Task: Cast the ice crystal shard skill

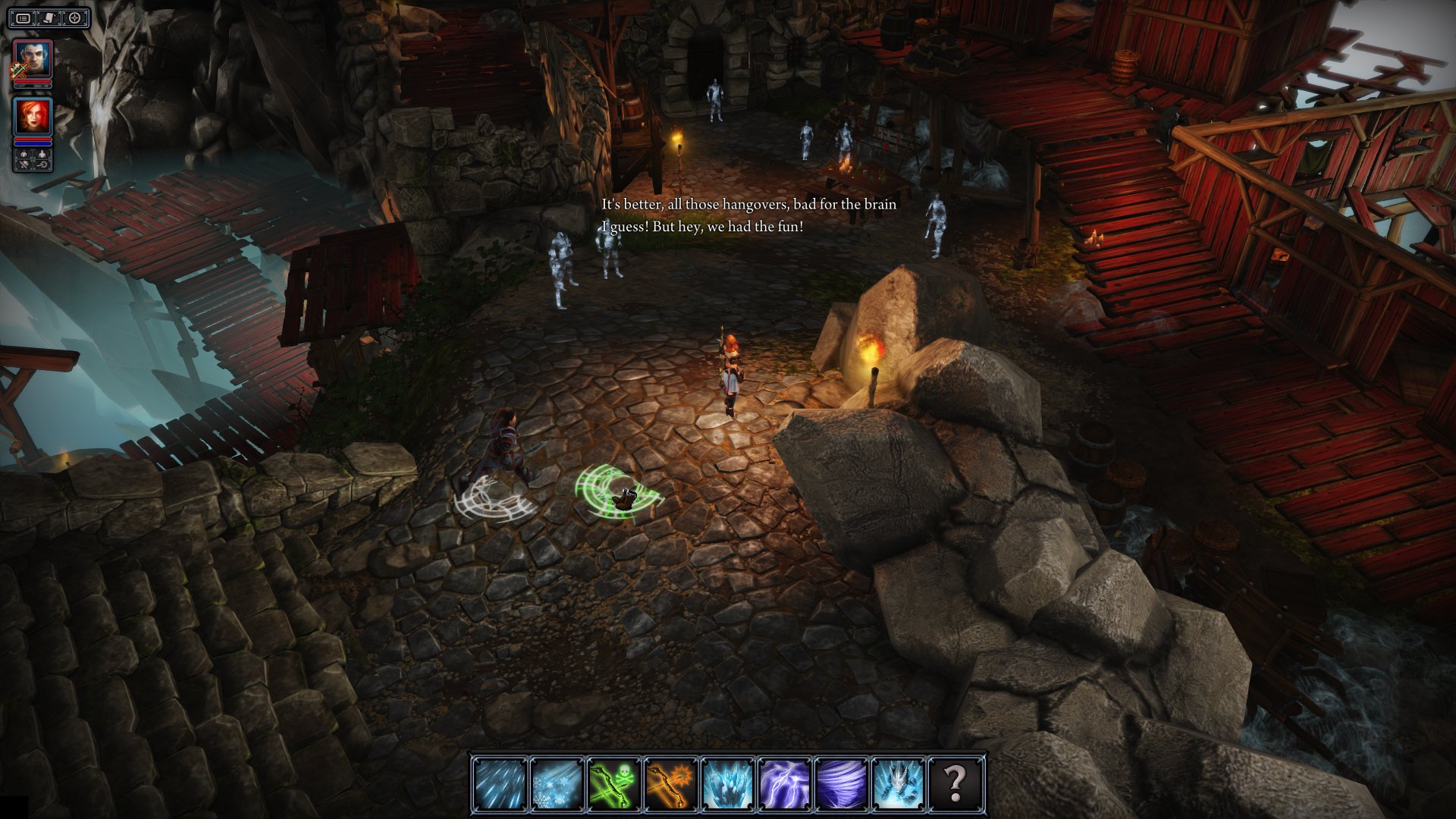Action: pyautogui.click(x=727, y=784)
